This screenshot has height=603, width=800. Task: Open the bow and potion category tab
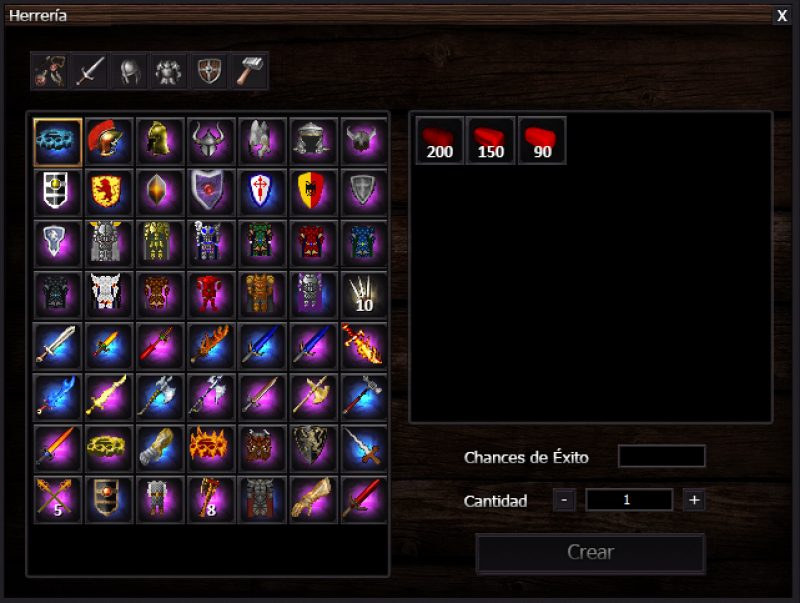[50, 72]
